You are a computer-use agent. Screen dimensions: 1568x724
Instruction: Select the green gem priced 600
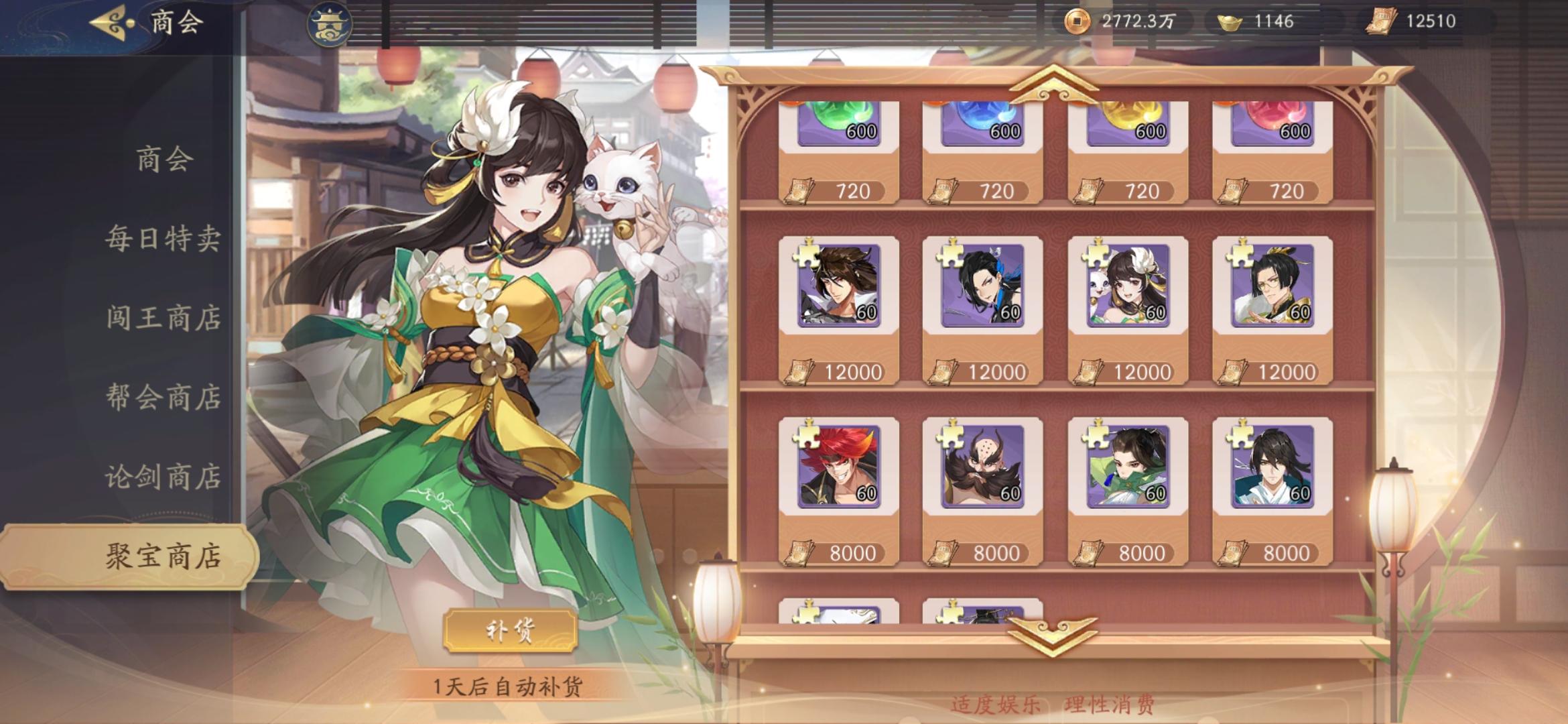pos(839,124)
